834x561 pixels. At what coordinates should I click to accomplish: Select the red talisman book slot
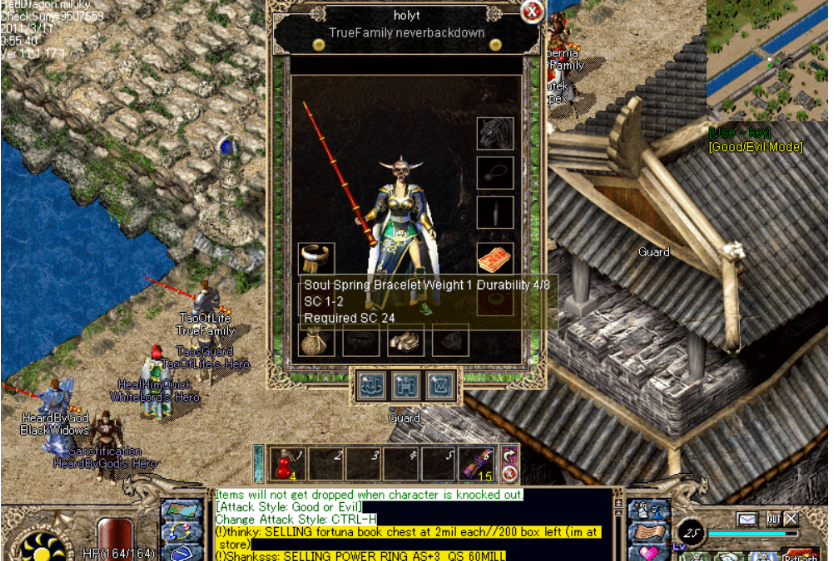pos(495,258)
